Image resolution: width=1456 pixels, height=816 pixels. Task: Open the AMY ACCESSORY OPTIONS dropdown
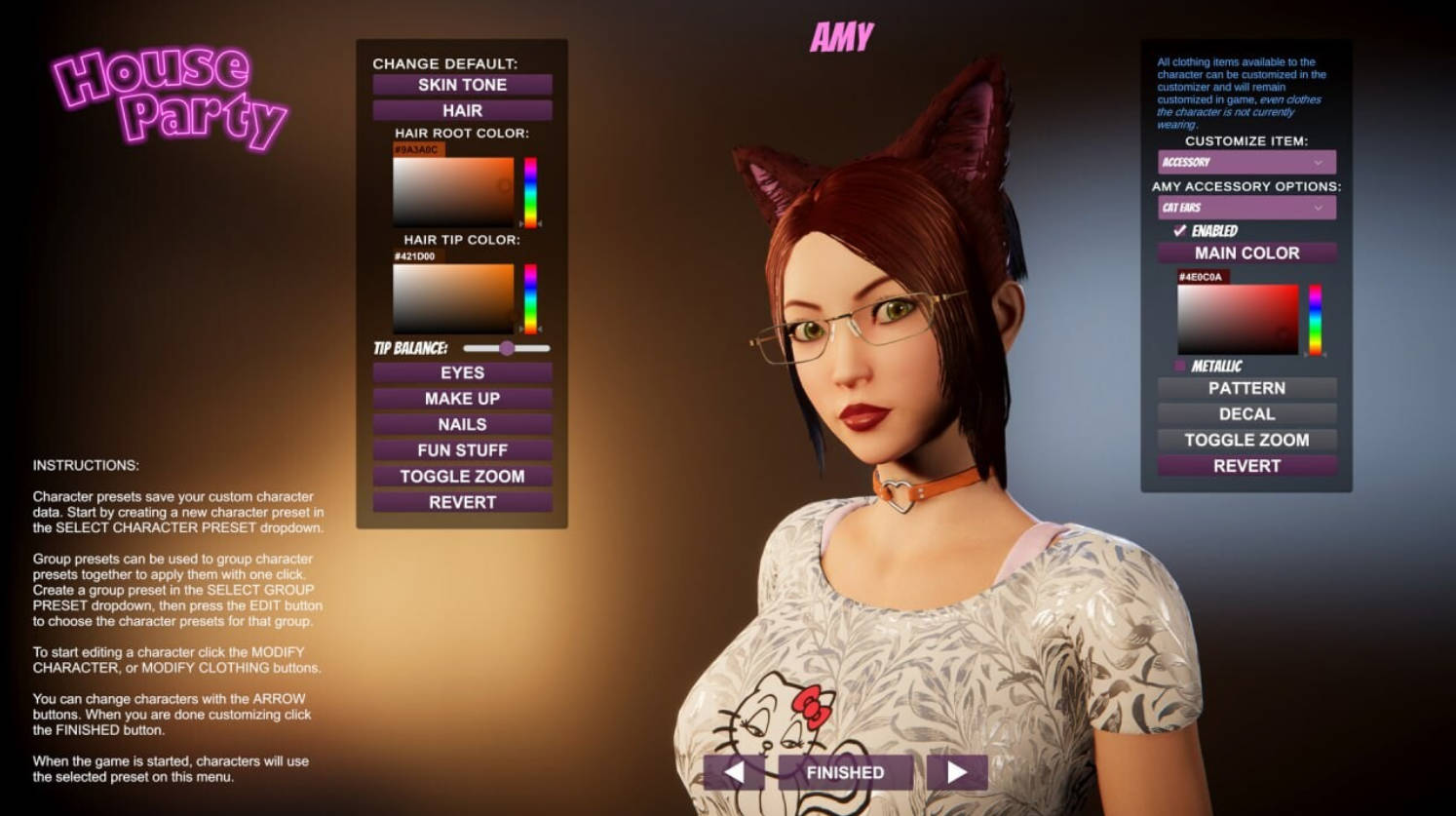pos(1246,208)
